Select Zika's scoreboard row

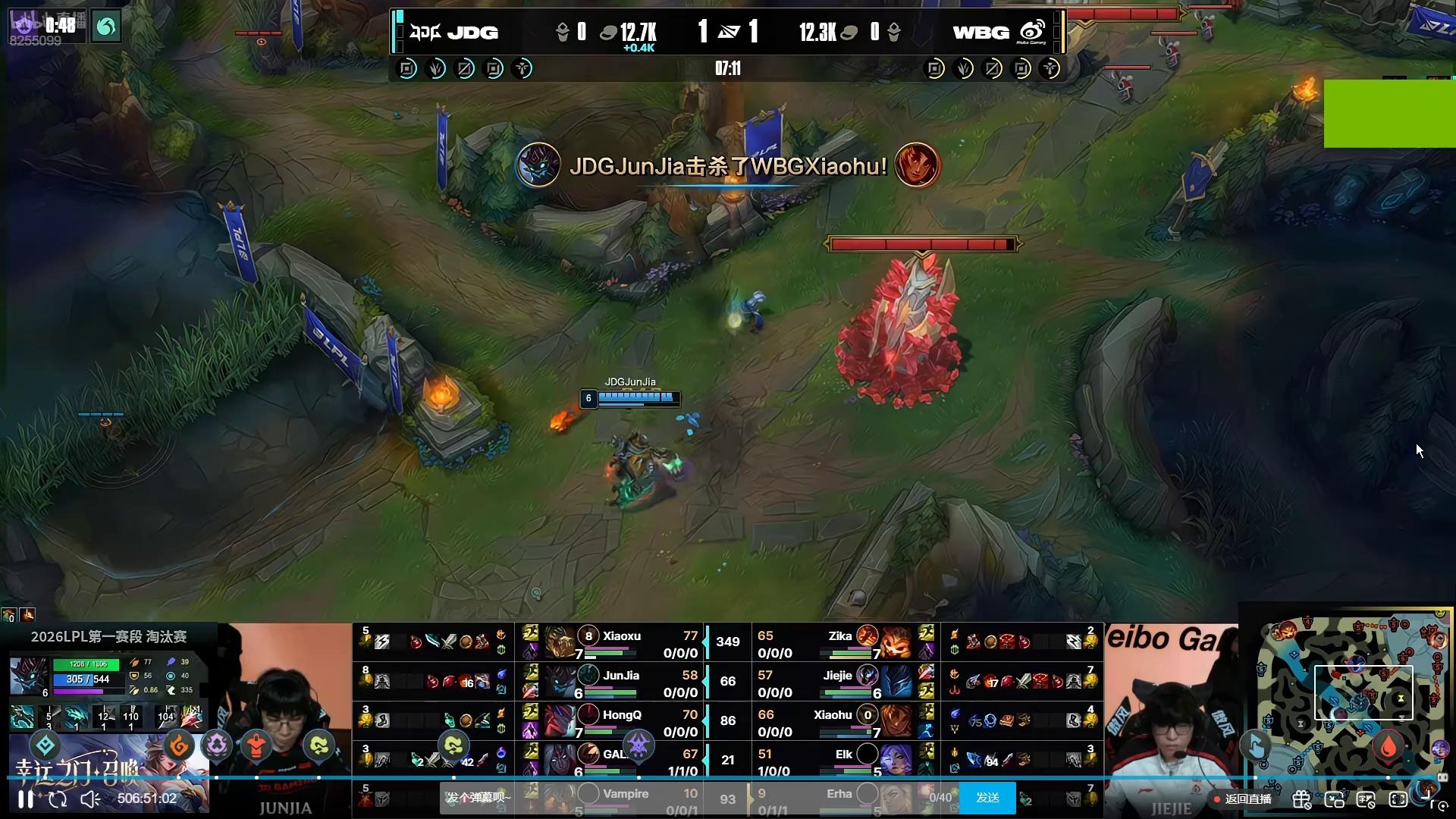coord(834,643)
